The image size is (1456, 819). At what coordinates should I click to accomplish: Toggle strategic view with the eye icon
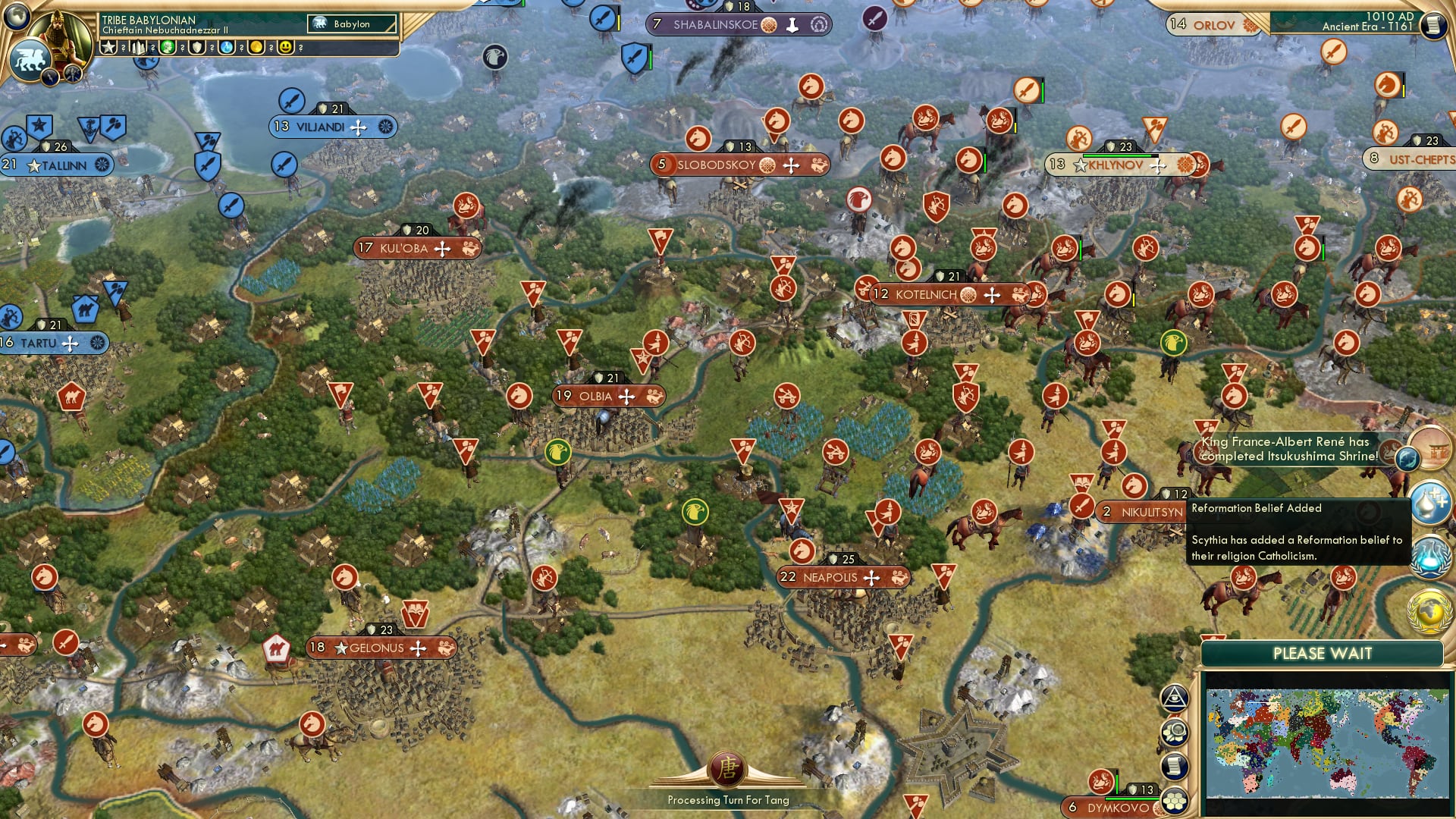click(x=1175, y=698)
